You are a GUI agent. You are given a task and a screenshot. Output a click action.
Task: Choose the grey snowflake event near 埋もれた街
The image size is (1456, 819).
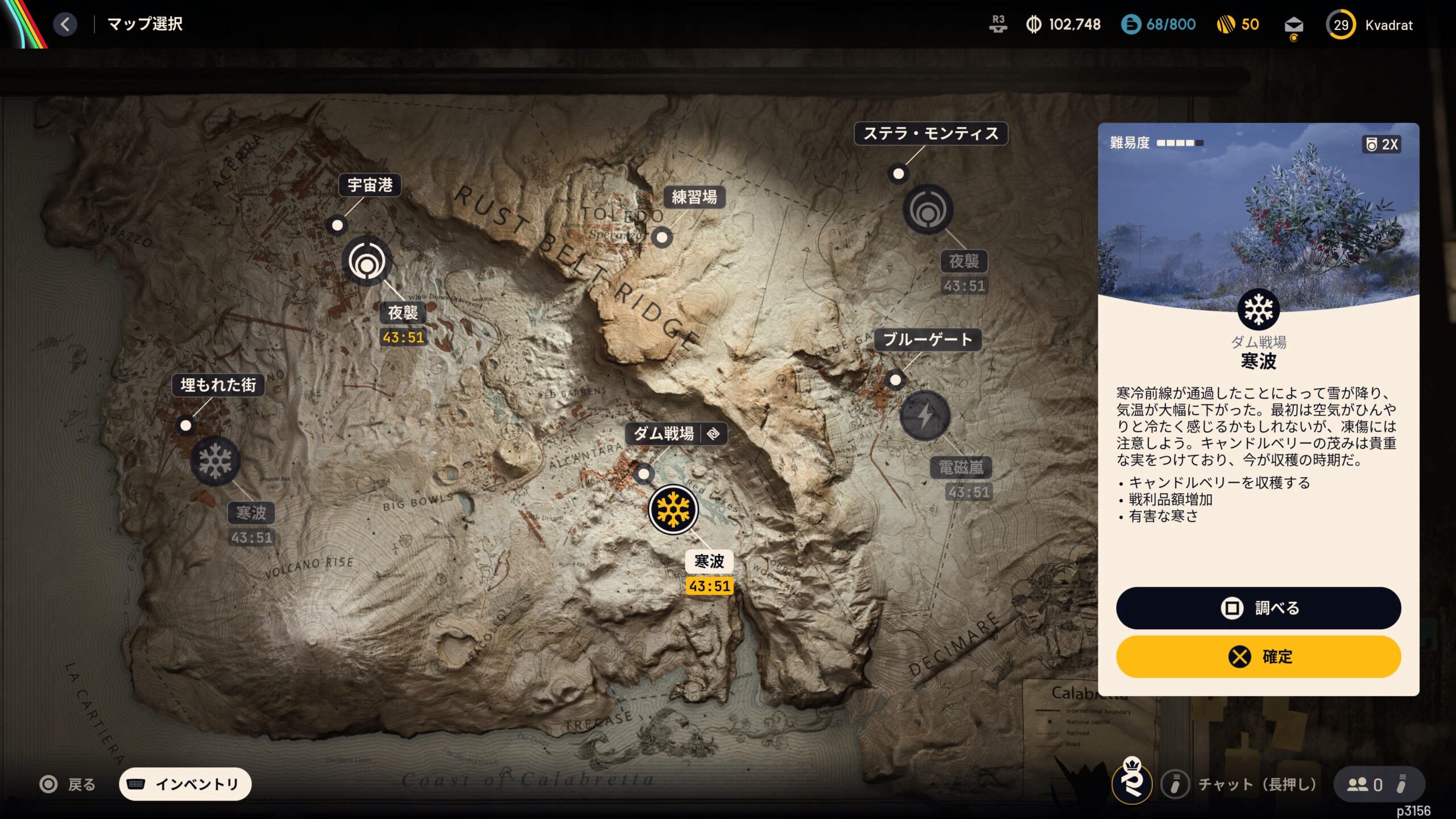click(x=215, y=461)
